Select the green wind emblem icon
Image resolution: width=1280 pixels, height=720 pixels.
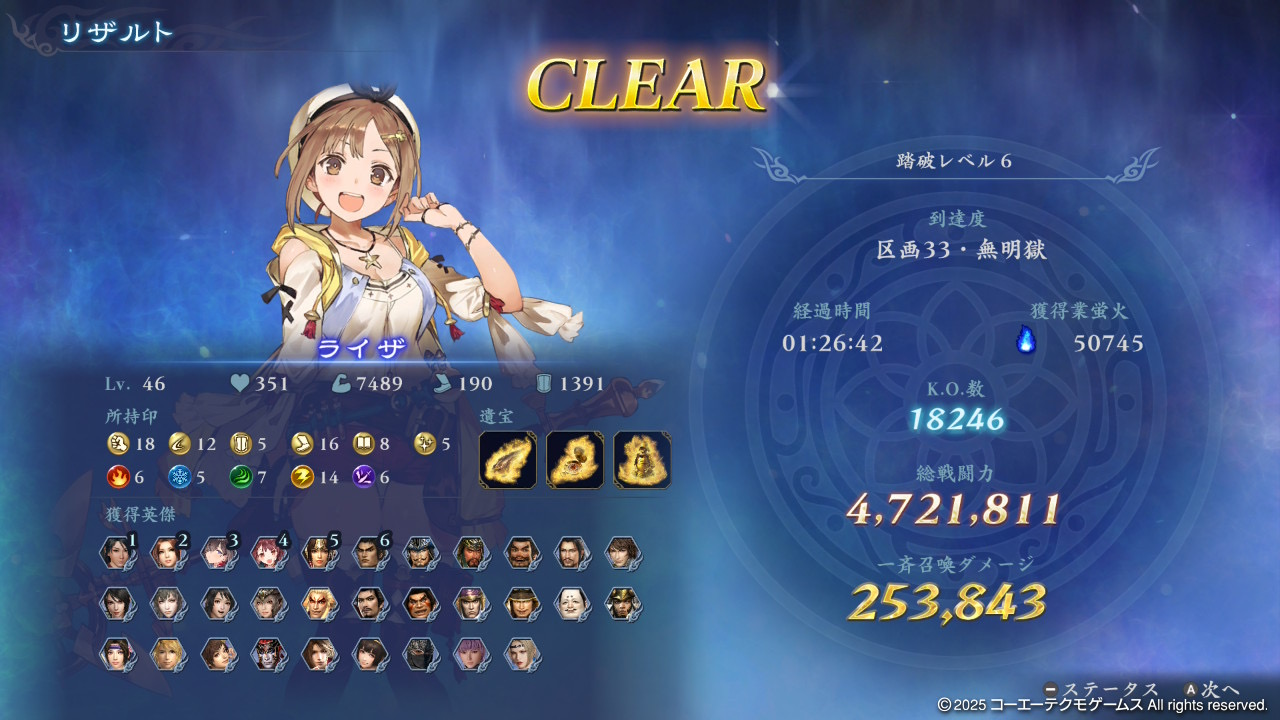[x=242, y=477]
